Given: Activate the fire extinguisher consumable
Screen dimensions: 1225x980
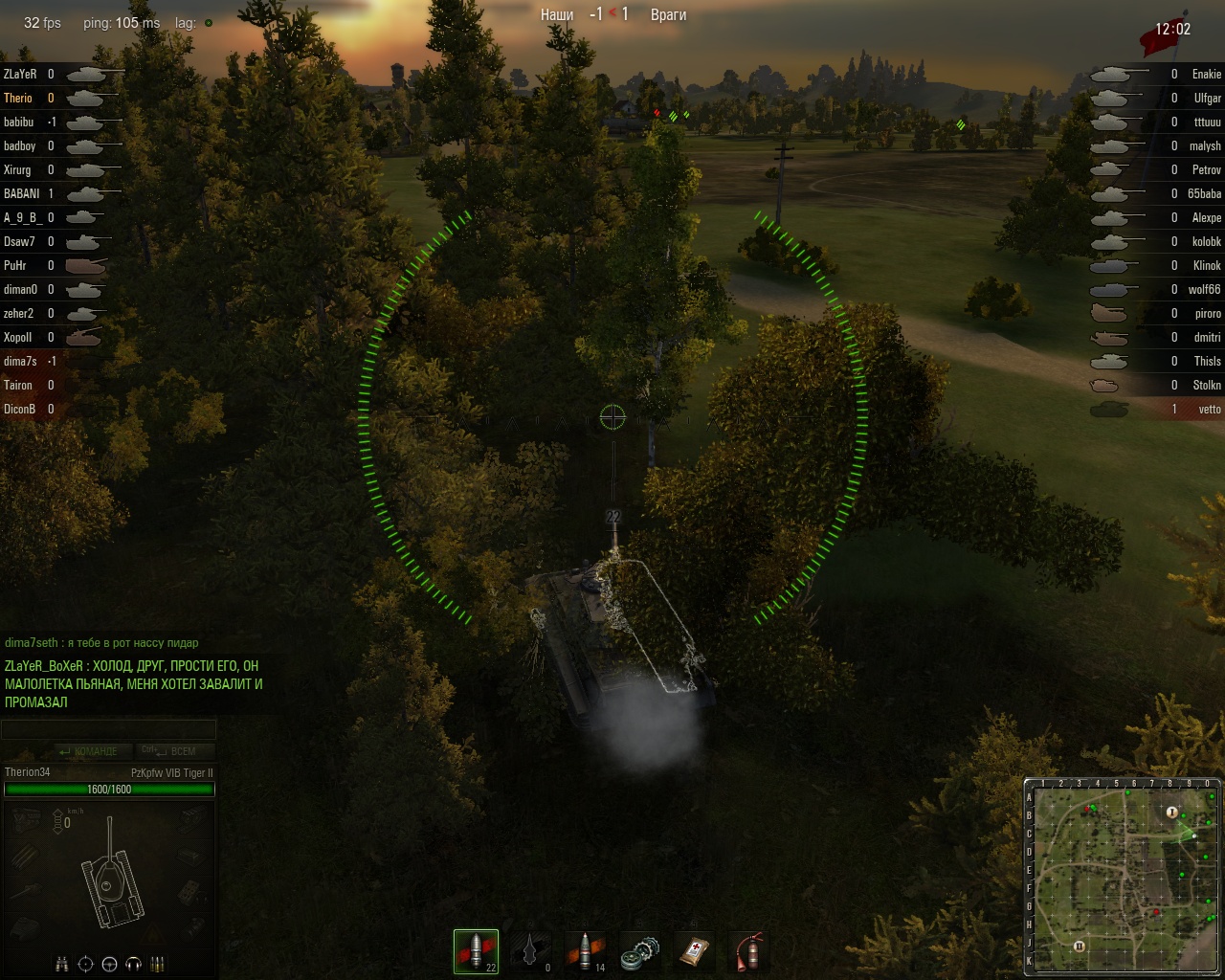Looking at the screenshot, I should tap(748, 950).
